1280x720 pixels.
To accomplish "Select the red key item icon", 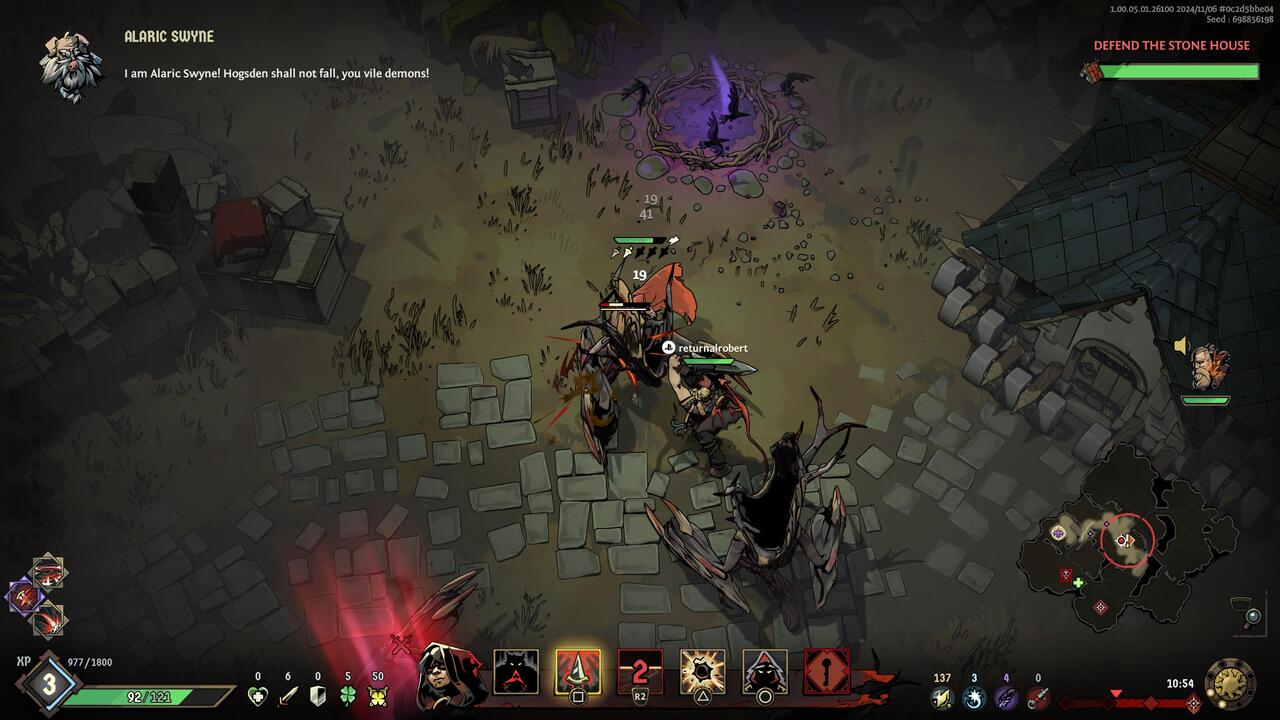I will click(1038, 697).
